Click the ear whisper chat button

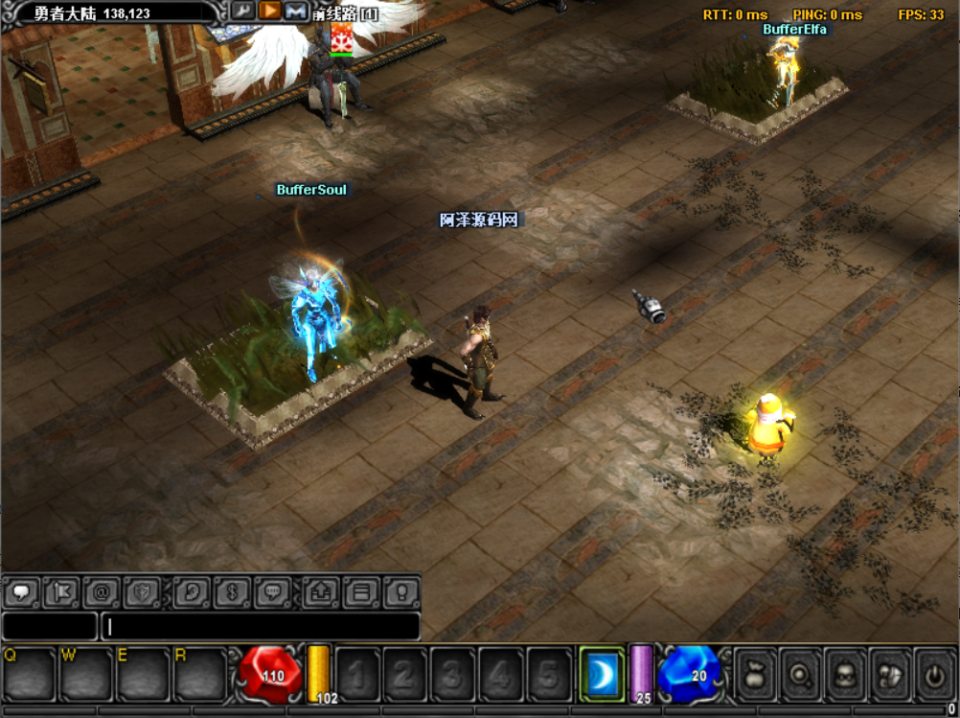[191, 592]
